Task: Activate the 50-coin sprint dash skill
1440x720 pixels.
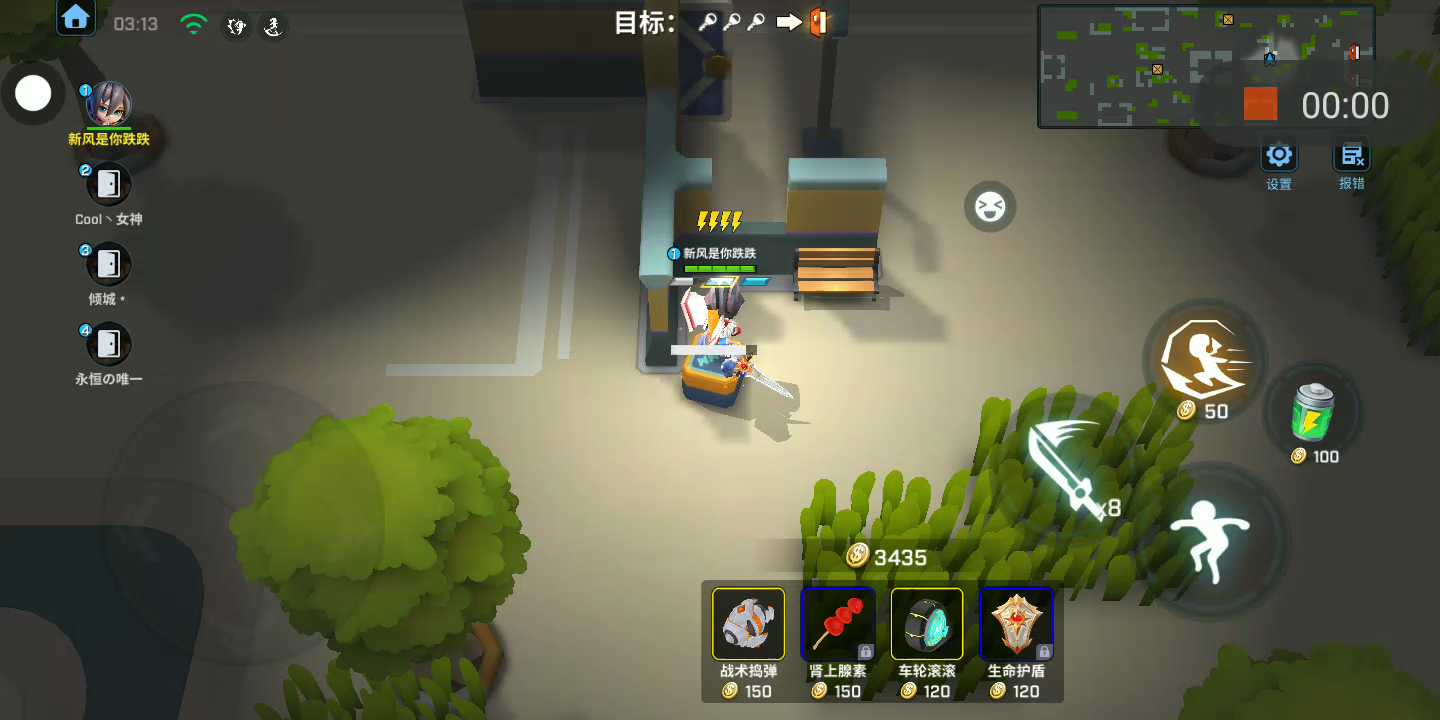Action: [x=1204, y=361]
